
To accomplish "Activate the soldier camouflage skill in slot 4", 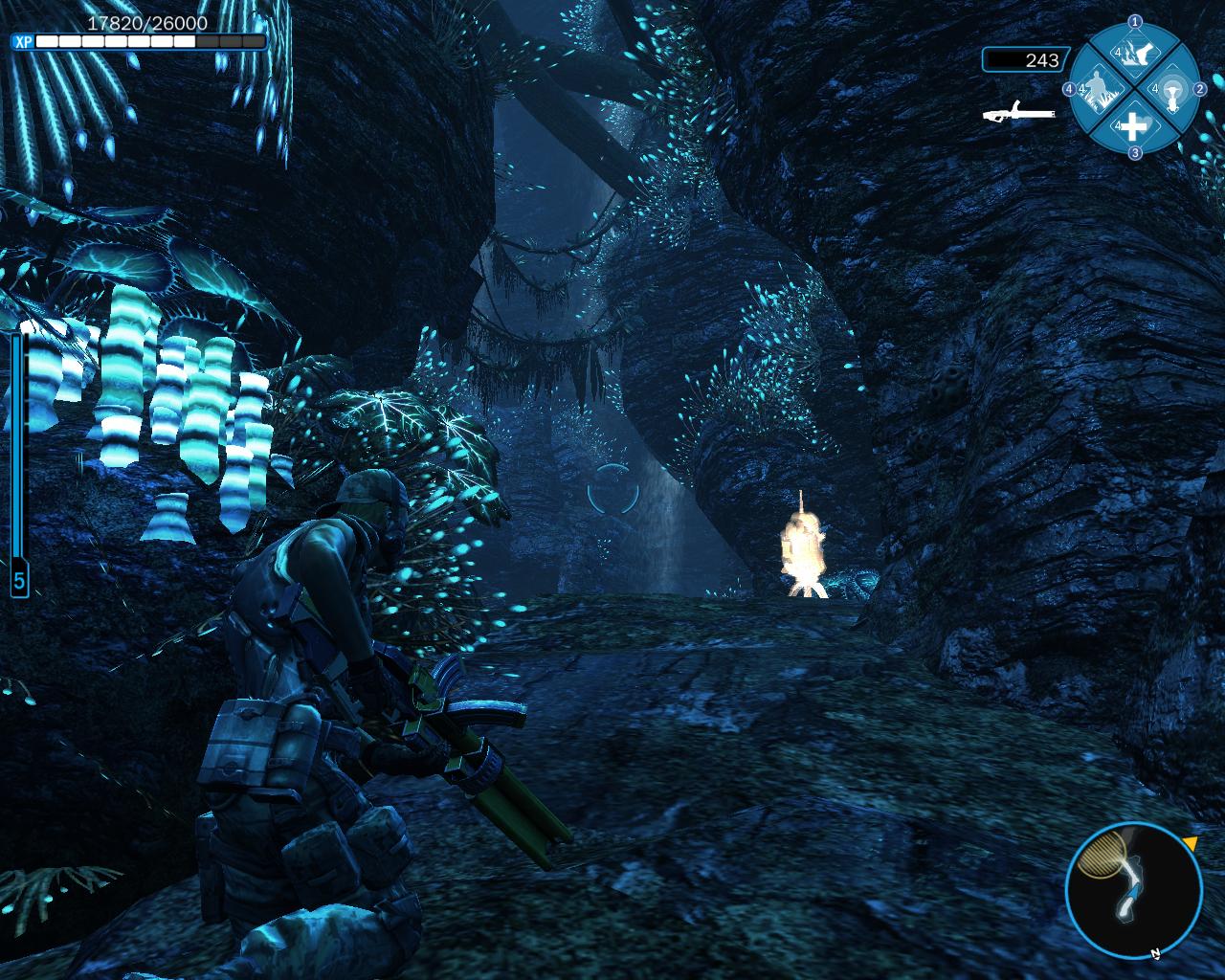I will 1100,89.
